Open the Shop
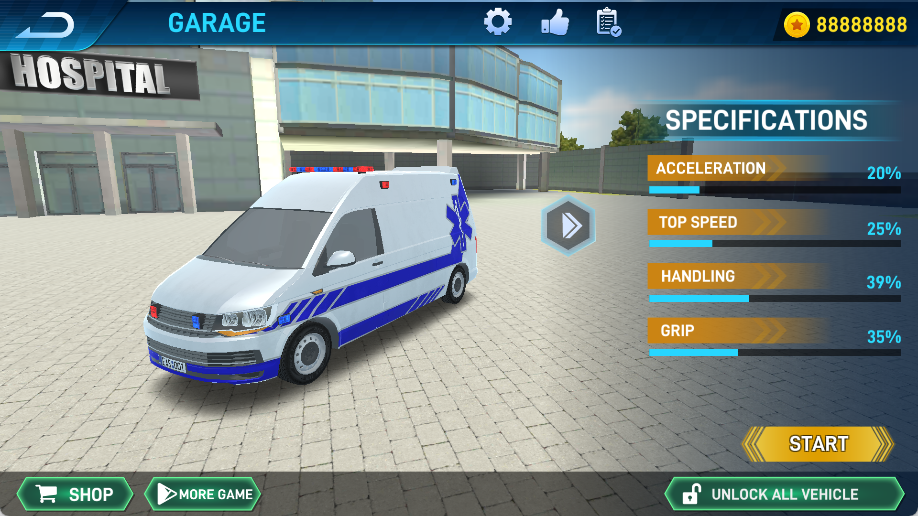Image resolution: width=918 pixels, height=516 pixels. point(75,494)
